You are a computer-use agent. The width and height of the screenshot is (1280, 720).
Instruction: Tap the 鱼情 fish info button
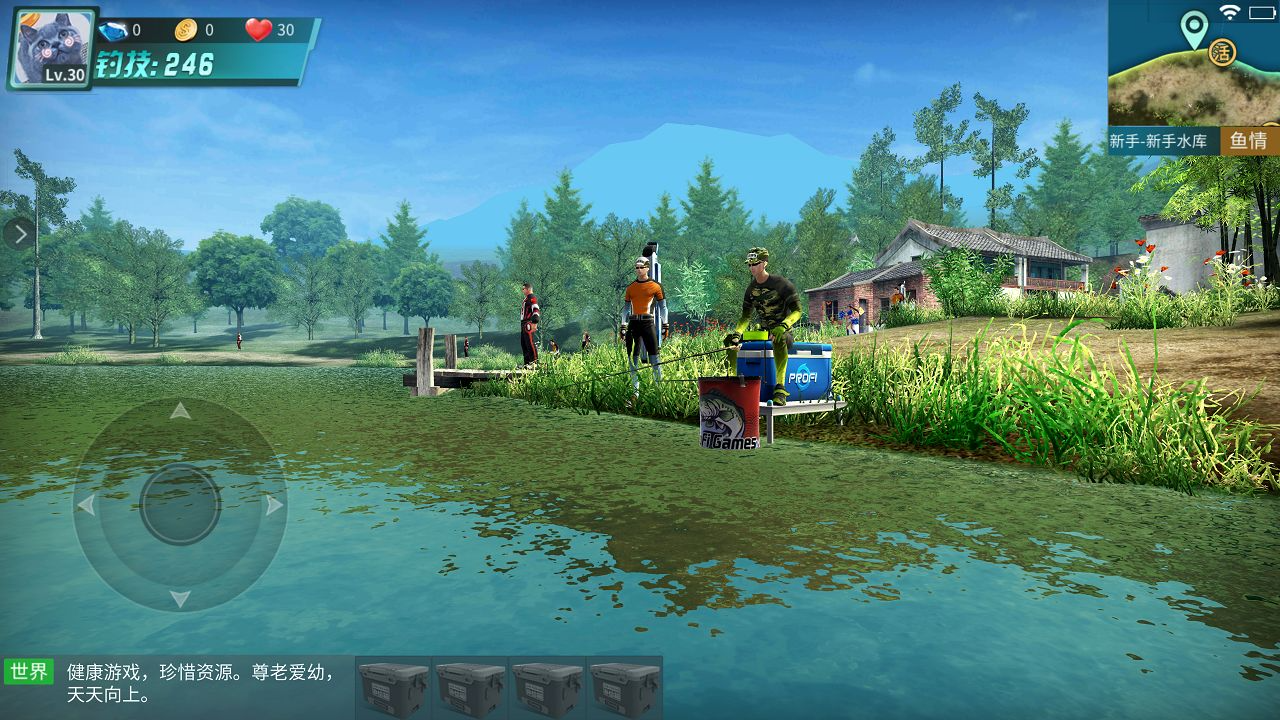pyautogui.click(x=1248, y=141)
